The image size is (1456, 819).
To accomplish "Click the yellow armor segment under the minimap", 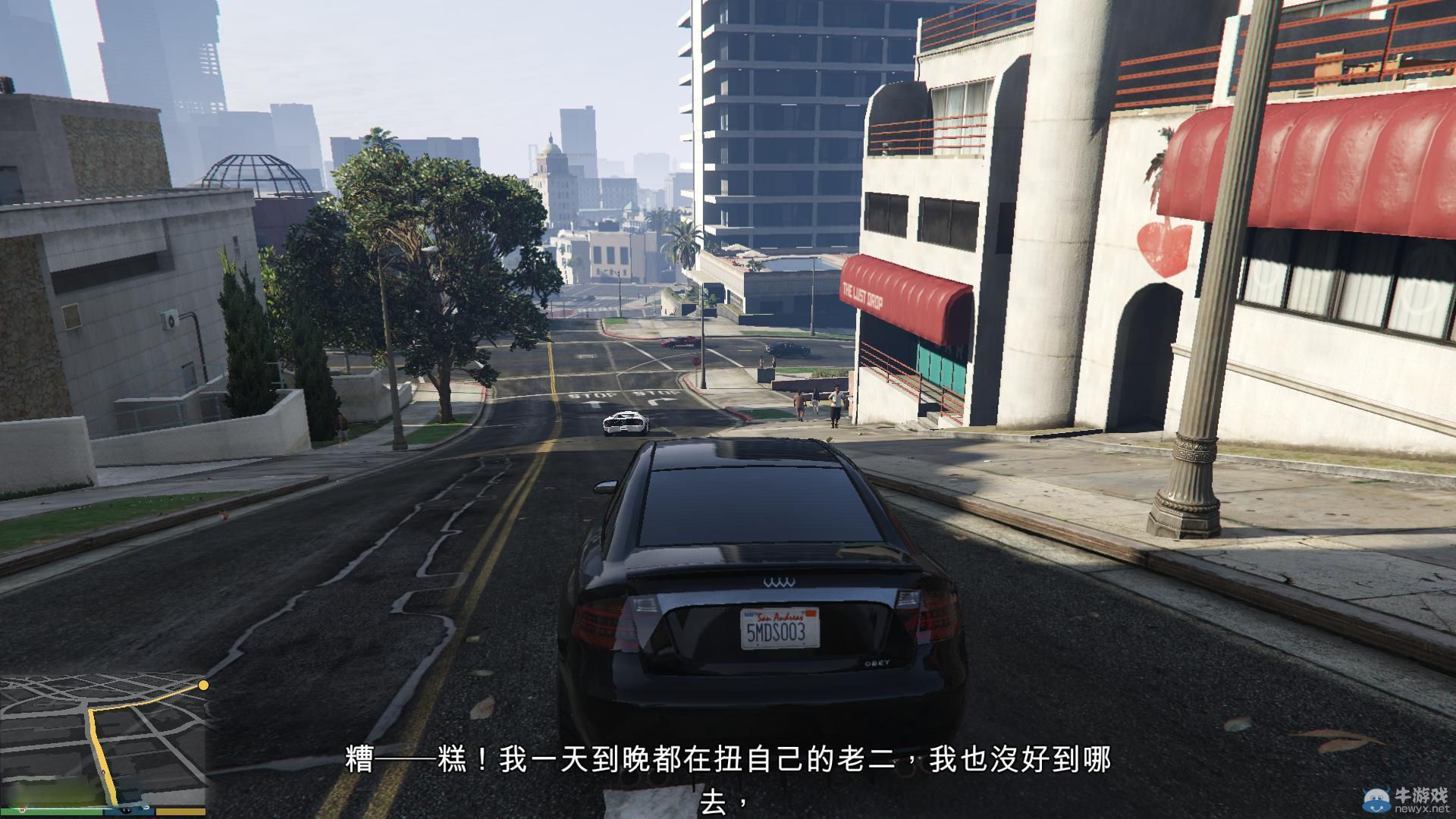I will (x=180, y=811).
